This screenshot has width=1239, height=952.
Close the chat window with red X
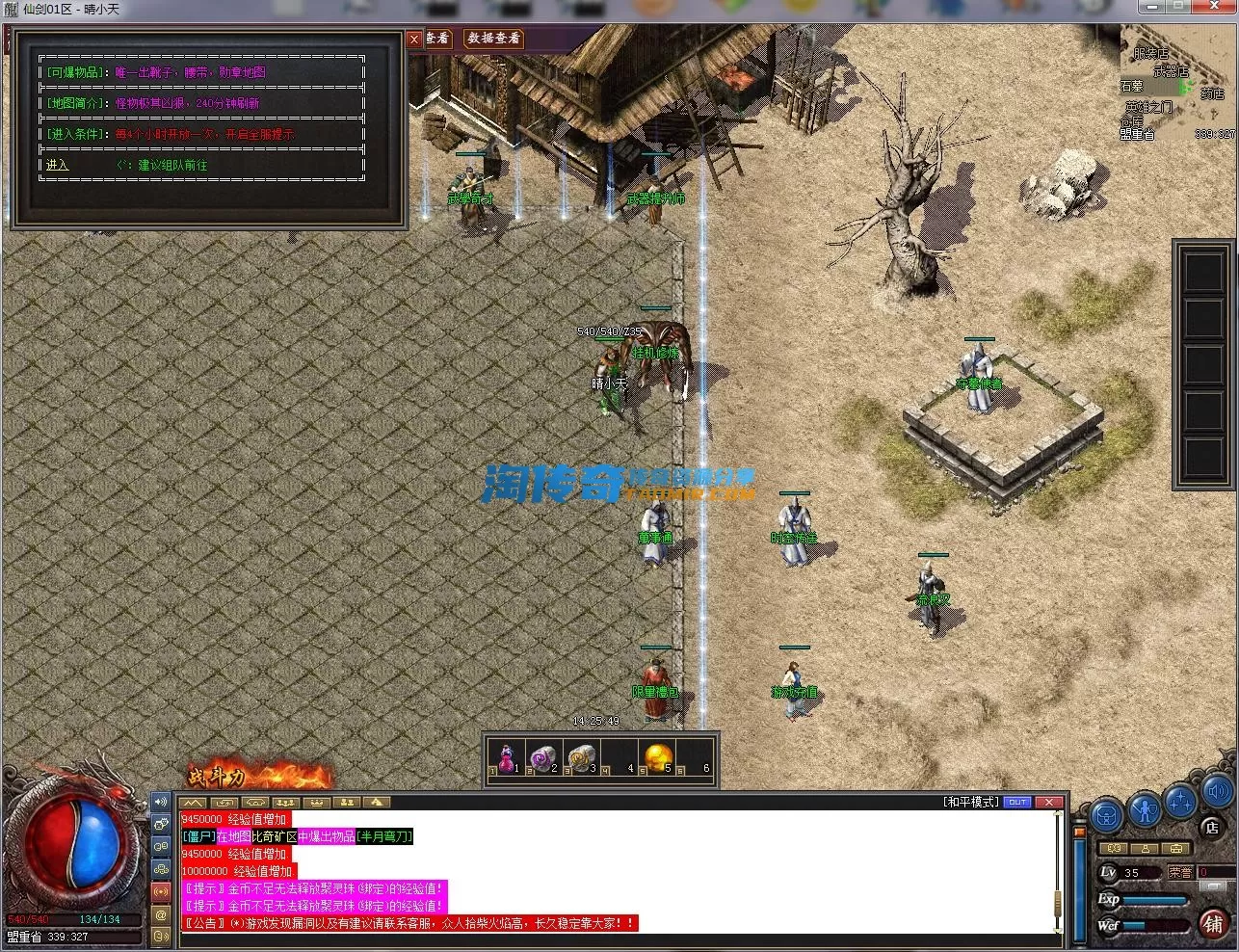(1049, 802)
